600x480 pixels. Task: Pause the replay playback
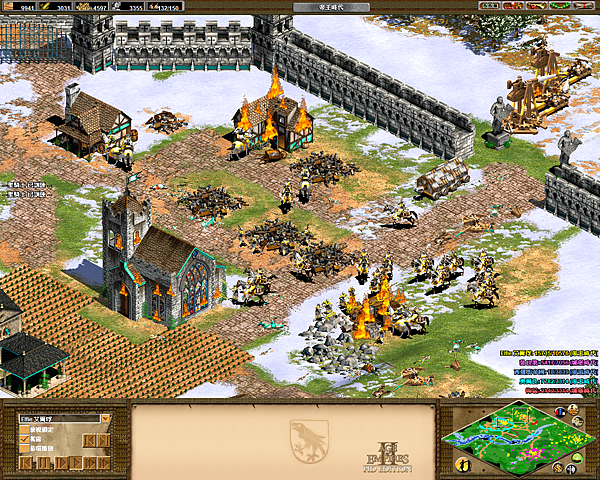pyautogui.click(x=43, y=463)
